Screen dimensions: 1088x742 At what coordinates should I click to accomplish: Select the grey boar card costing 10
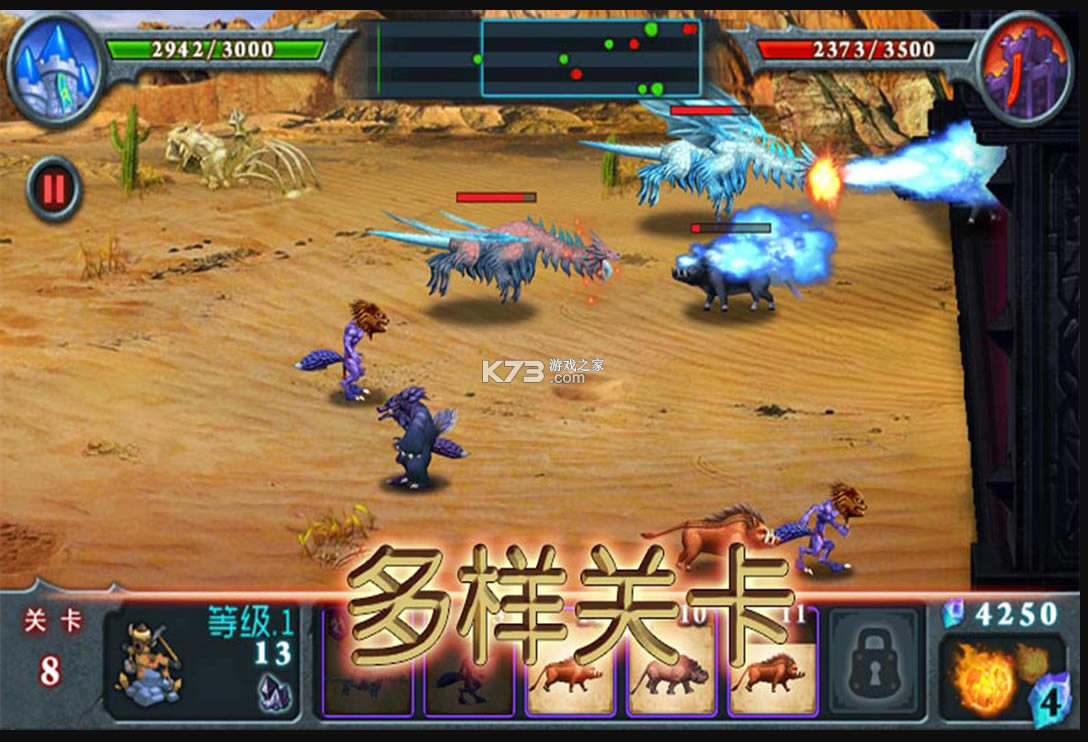coord(671,665)
